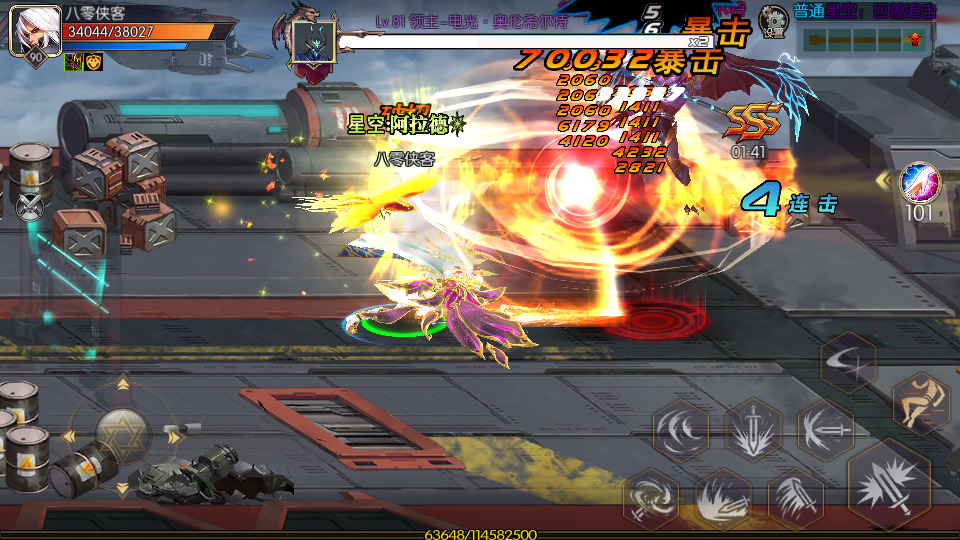Use the triple crescent slash skill
Screen dimensions: 960x540
click(681, 430)
